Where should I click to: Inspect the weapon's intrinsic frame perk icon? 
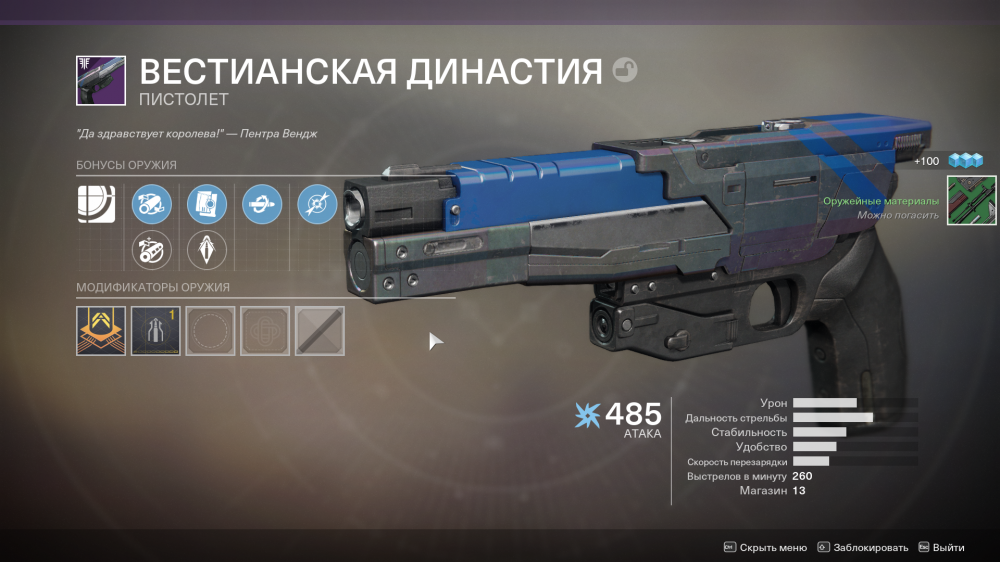[x=97, y=204]
